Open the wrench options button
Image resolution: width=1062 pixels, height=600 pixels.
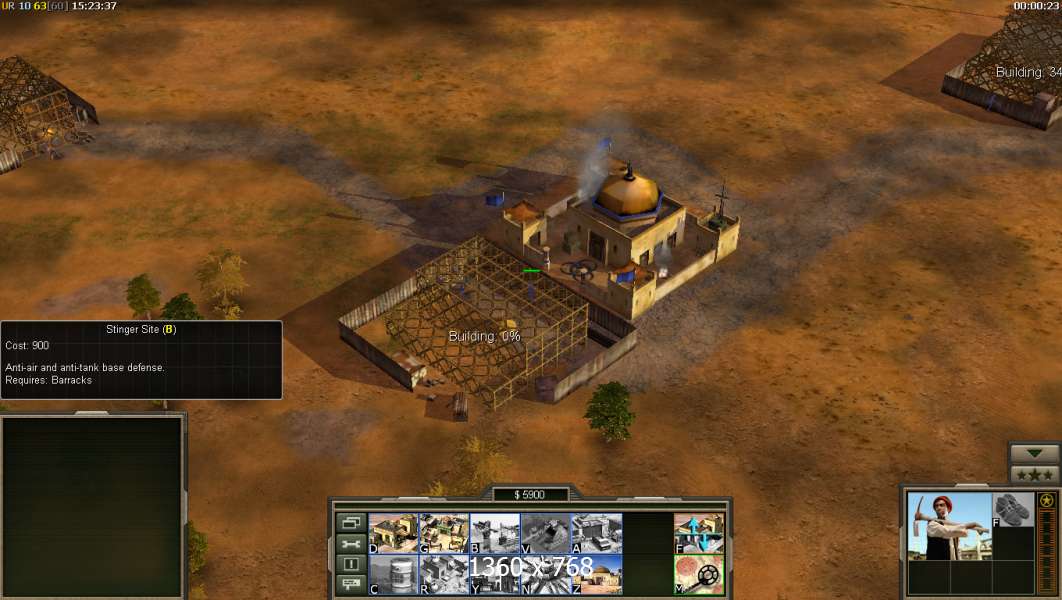coord(351,544)
